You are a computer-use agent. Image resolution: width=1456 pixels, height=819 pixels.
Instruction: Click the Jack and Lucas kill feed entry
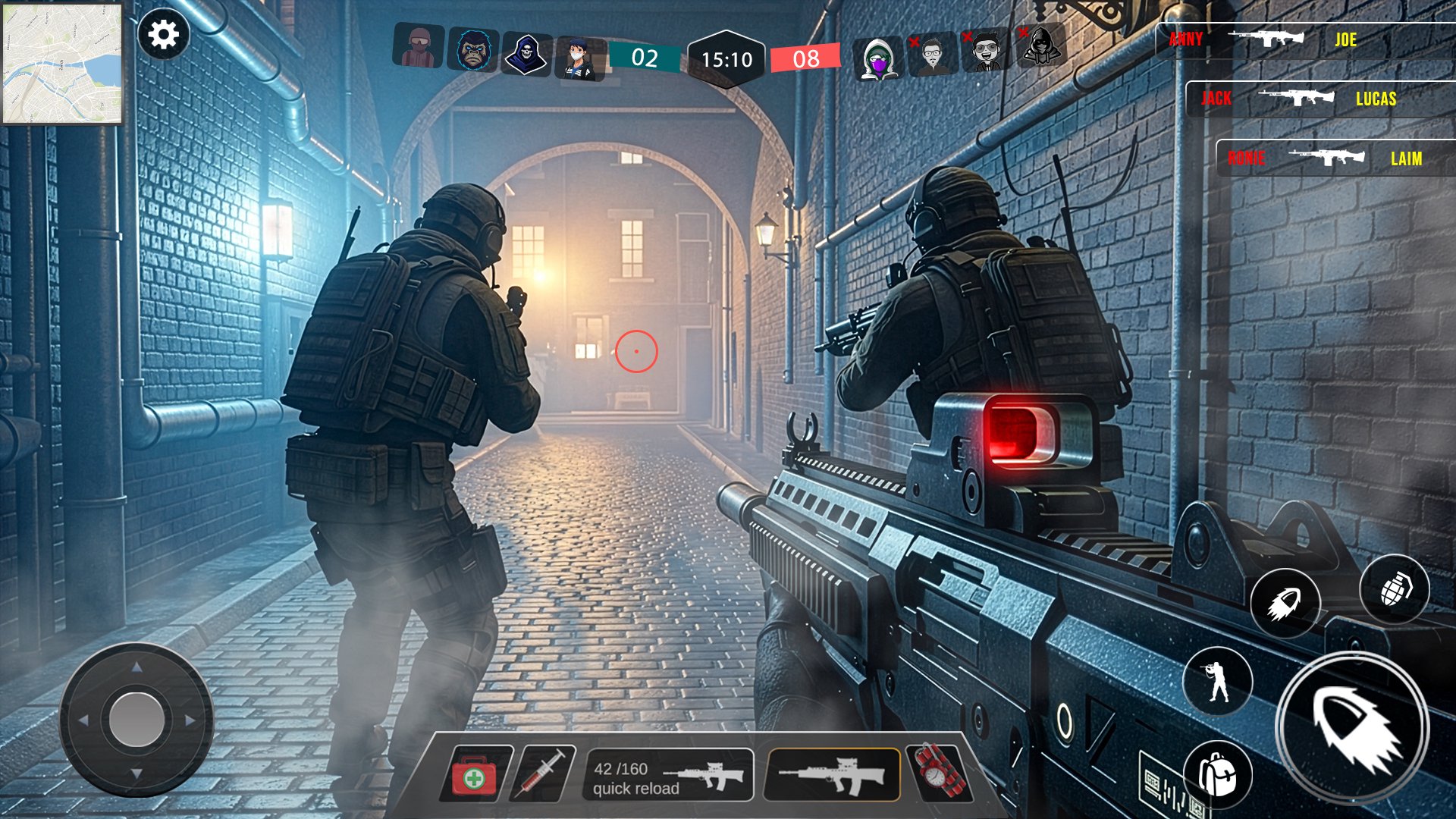coord(1319,99)
